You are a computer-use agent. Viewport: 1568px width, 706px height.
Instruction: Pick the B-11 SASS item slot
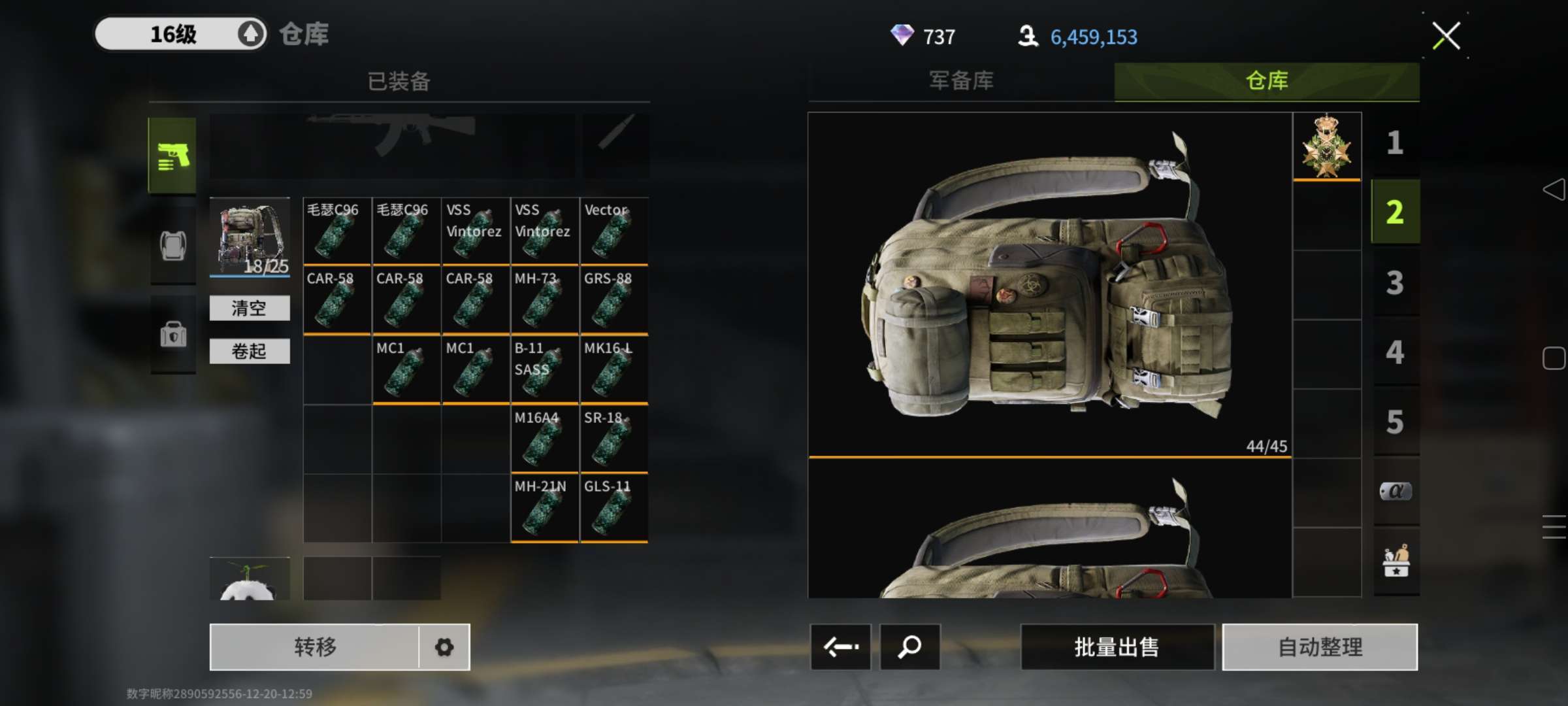[x=544, y=370]
